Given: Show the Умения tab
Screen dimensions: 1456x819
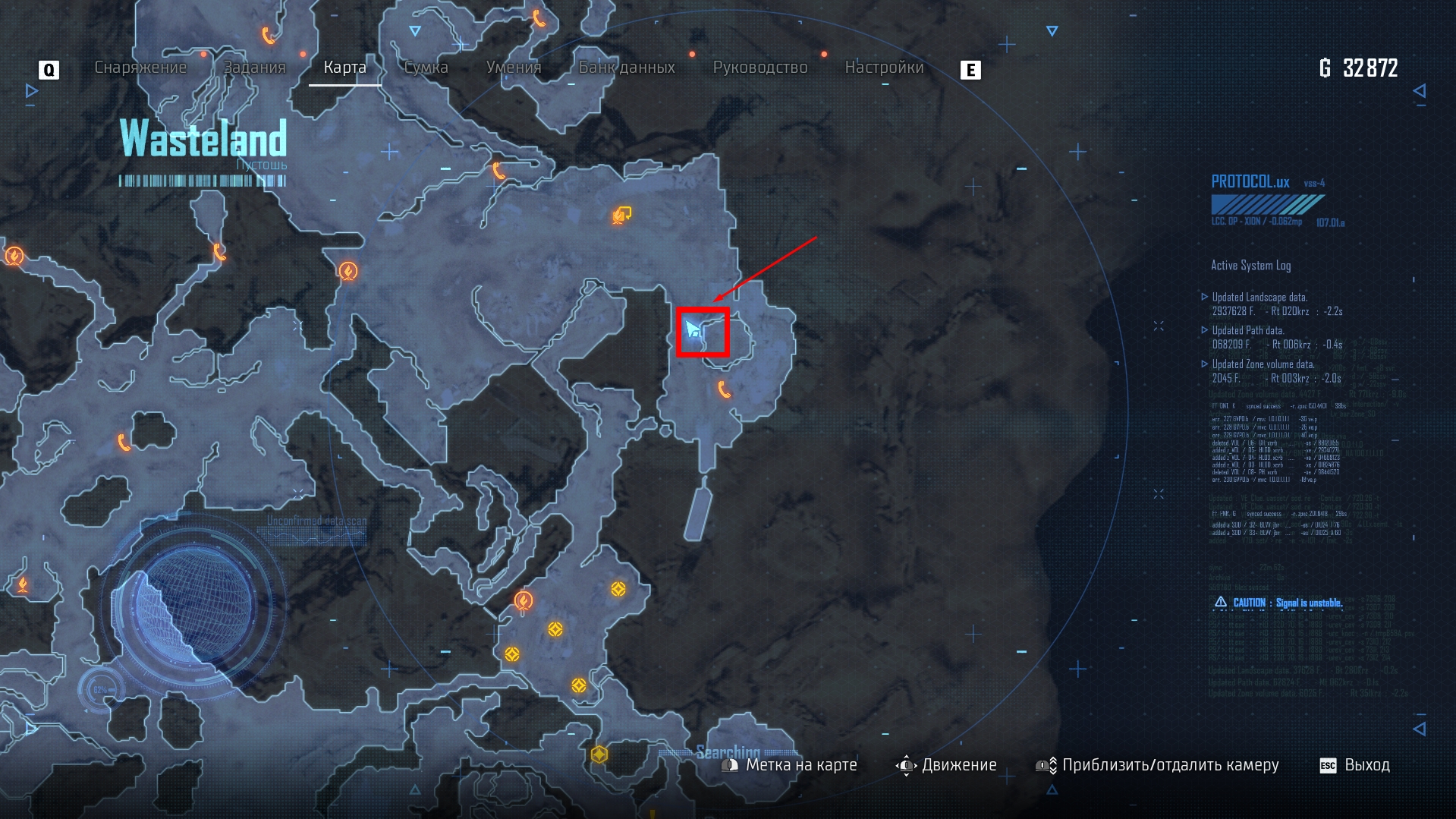Looking at the screenshot, I should tap(514, 68).
